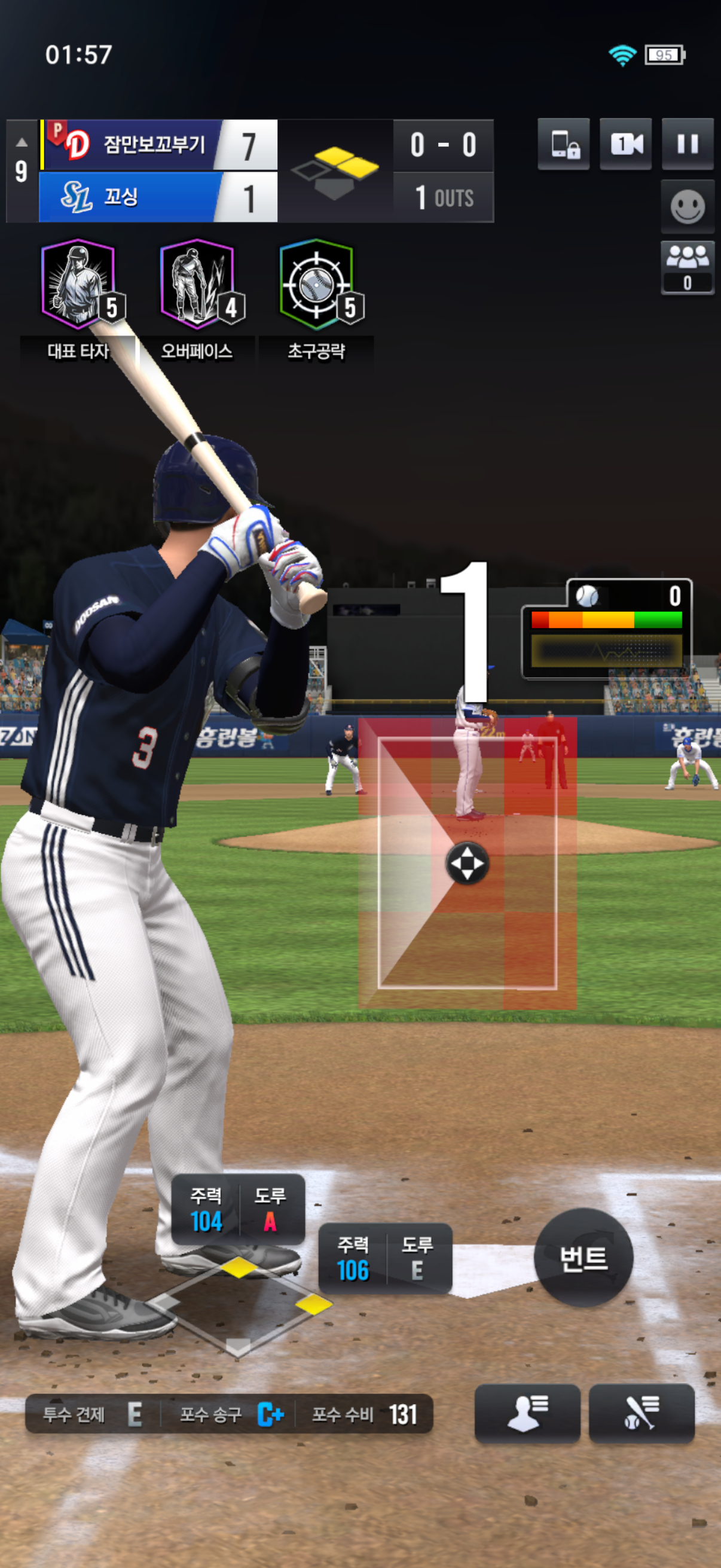The height and width of the screenshot is (1568, 721).
Task: Select the 대표 타자 skill icon
Action: pyautogui.click(x=78, y=285)
